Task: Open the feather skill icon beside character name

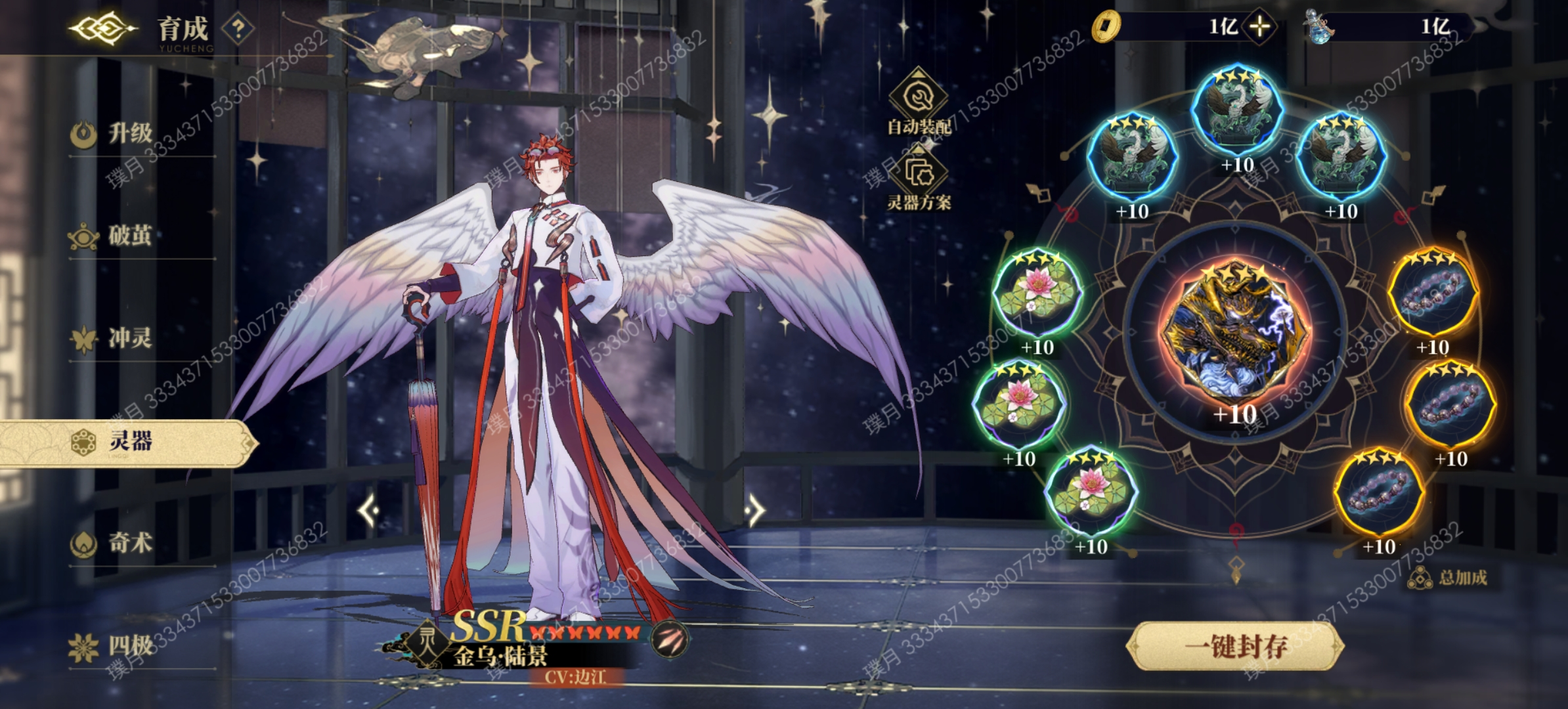Action: [x=670, y=637]
